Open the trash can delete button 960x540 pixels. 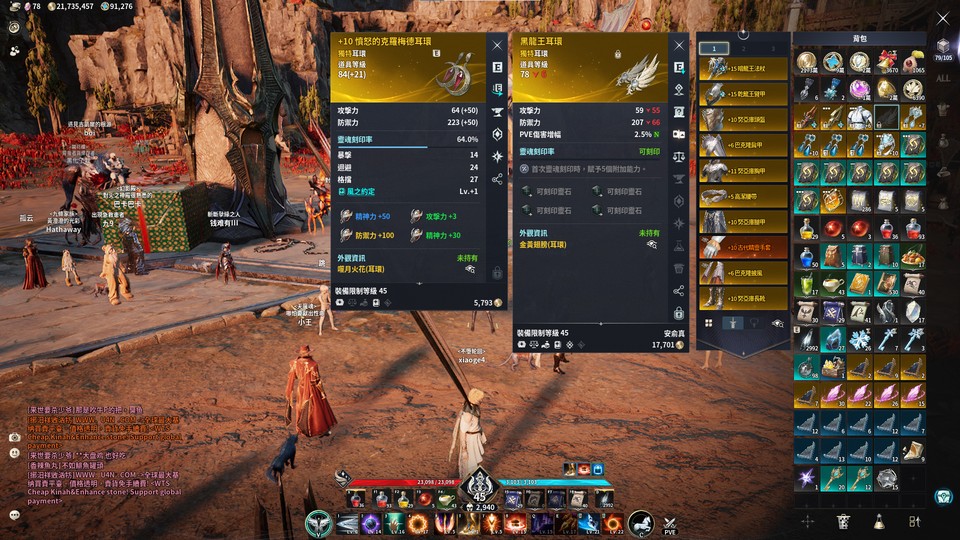point(843,521)
